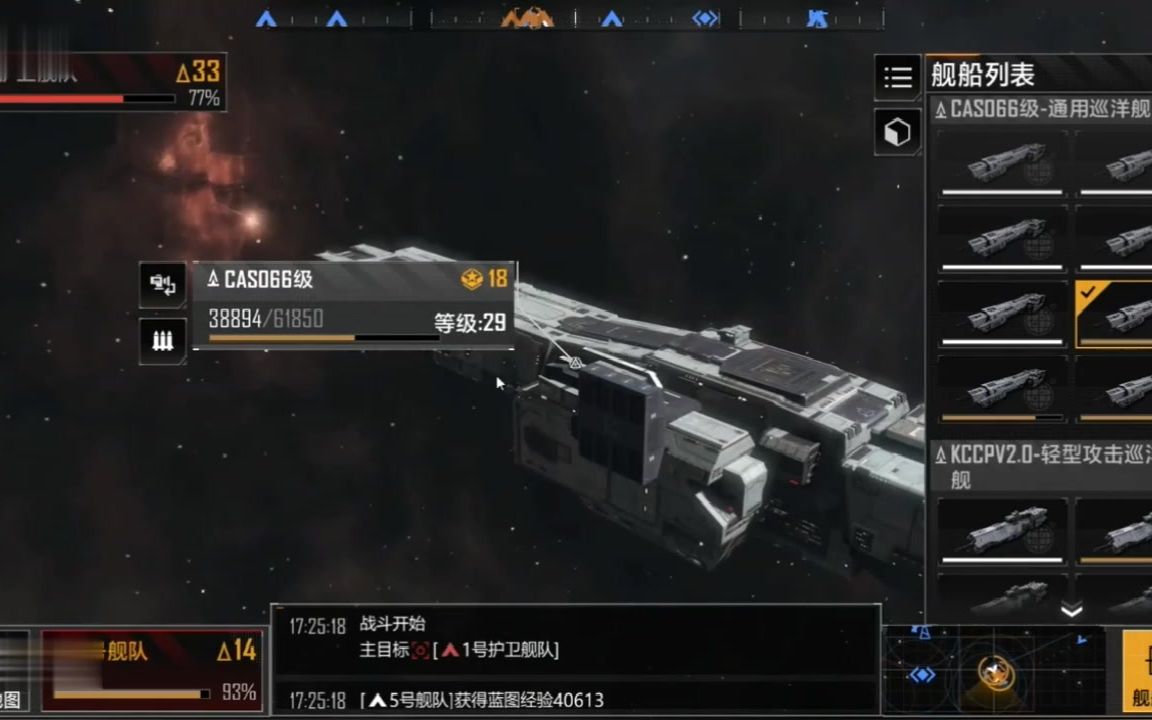Click the orange button at the bottom-right corner
The image size is (1152, 720).
(x=1137, y=670)
